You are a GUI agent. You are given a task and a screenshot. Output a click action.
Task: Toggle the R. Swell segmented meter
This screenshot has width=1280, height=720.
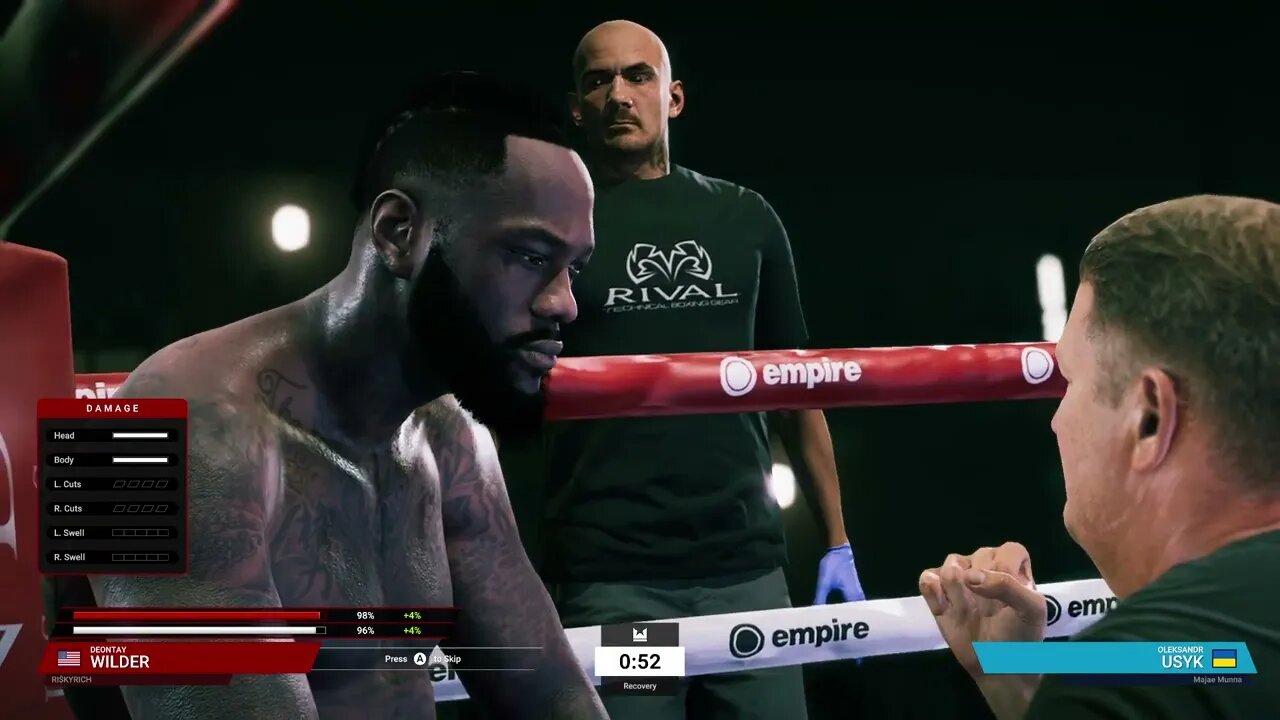[x=141, y=557]
